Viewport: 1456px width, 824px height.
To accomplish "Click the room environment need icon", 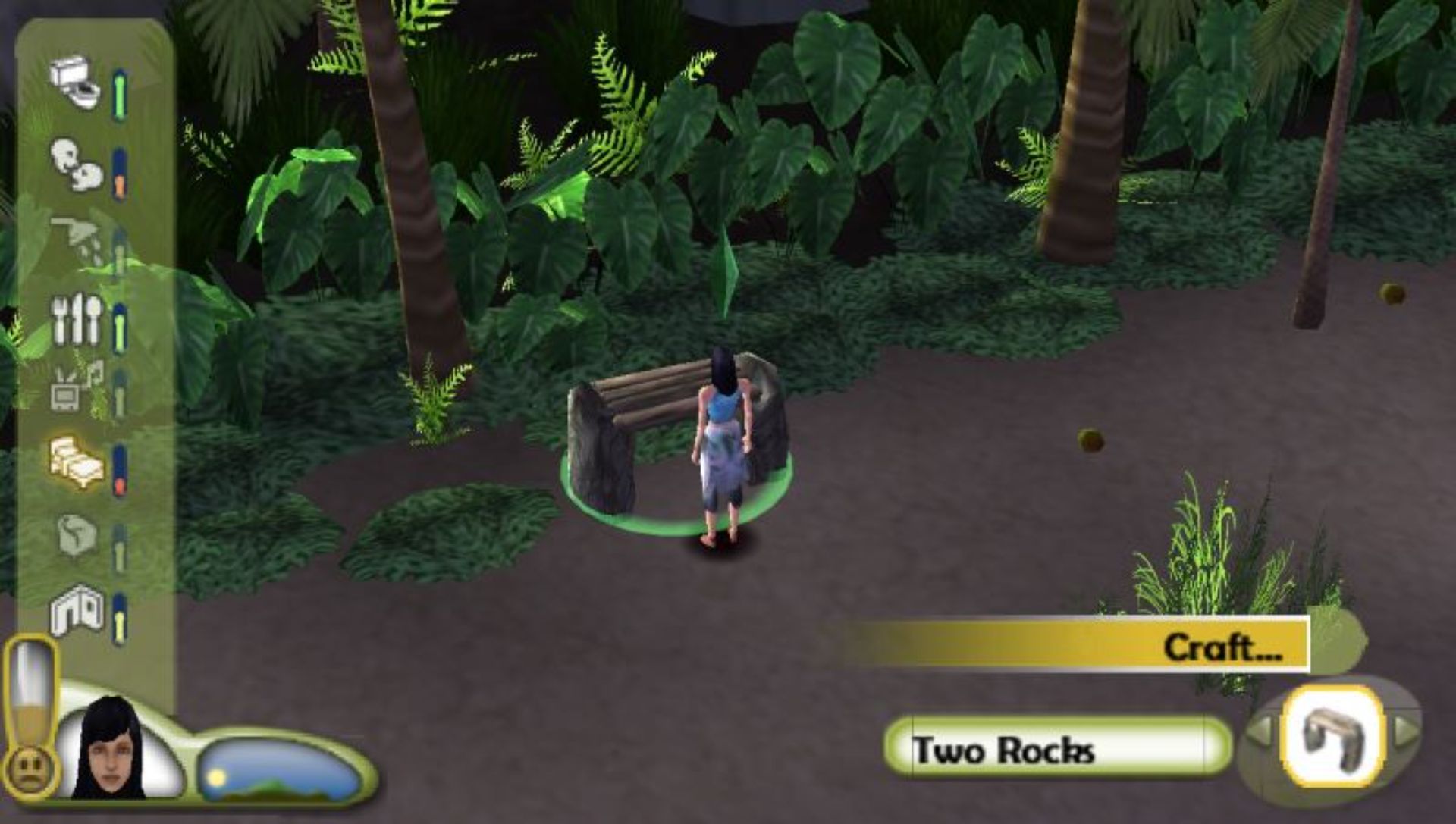I will (x=77, y=609).
